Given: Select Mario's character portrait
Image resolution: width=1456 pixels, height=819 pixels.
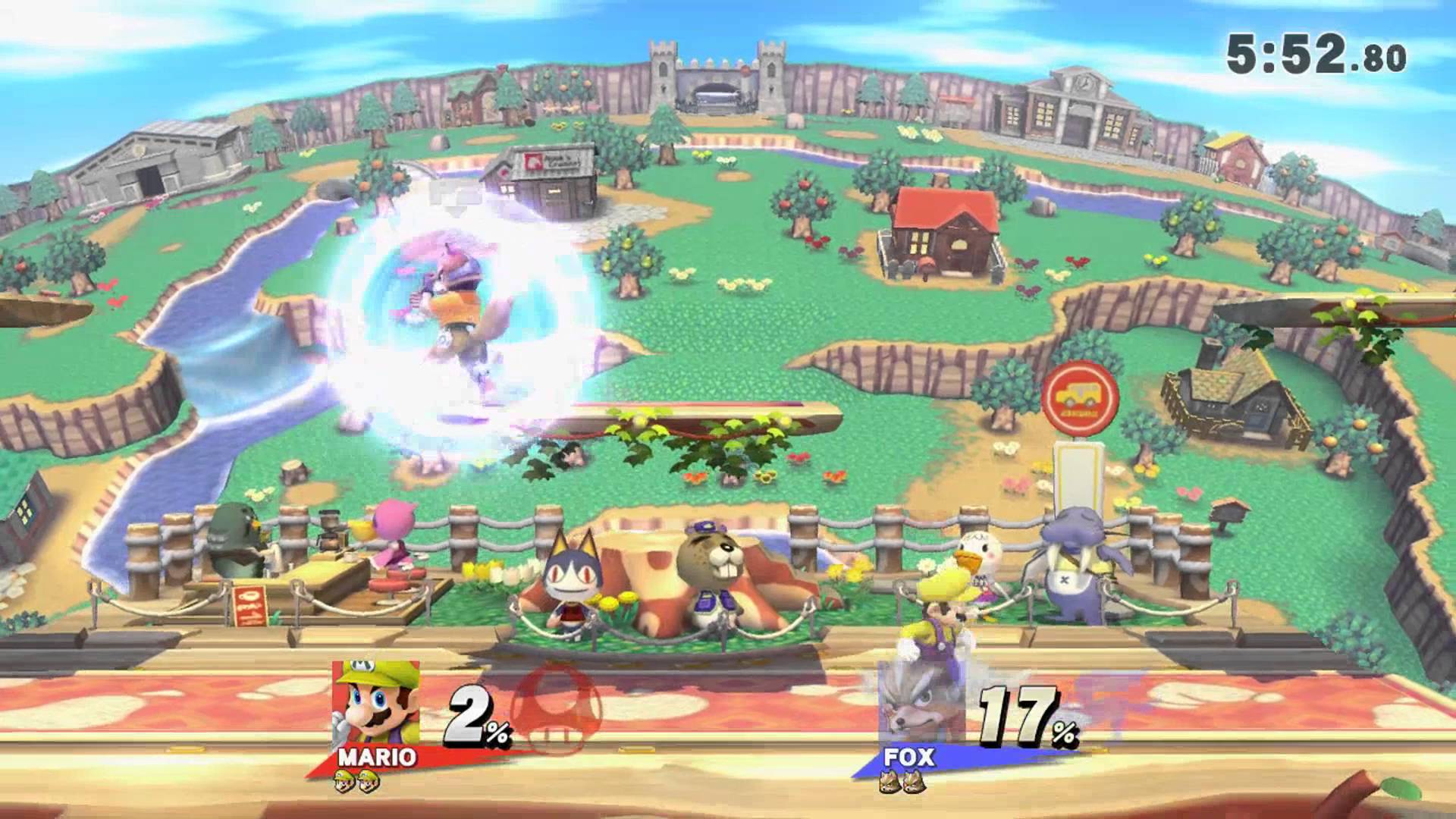Looking at the screenshot, I should (x=375, y=705).
